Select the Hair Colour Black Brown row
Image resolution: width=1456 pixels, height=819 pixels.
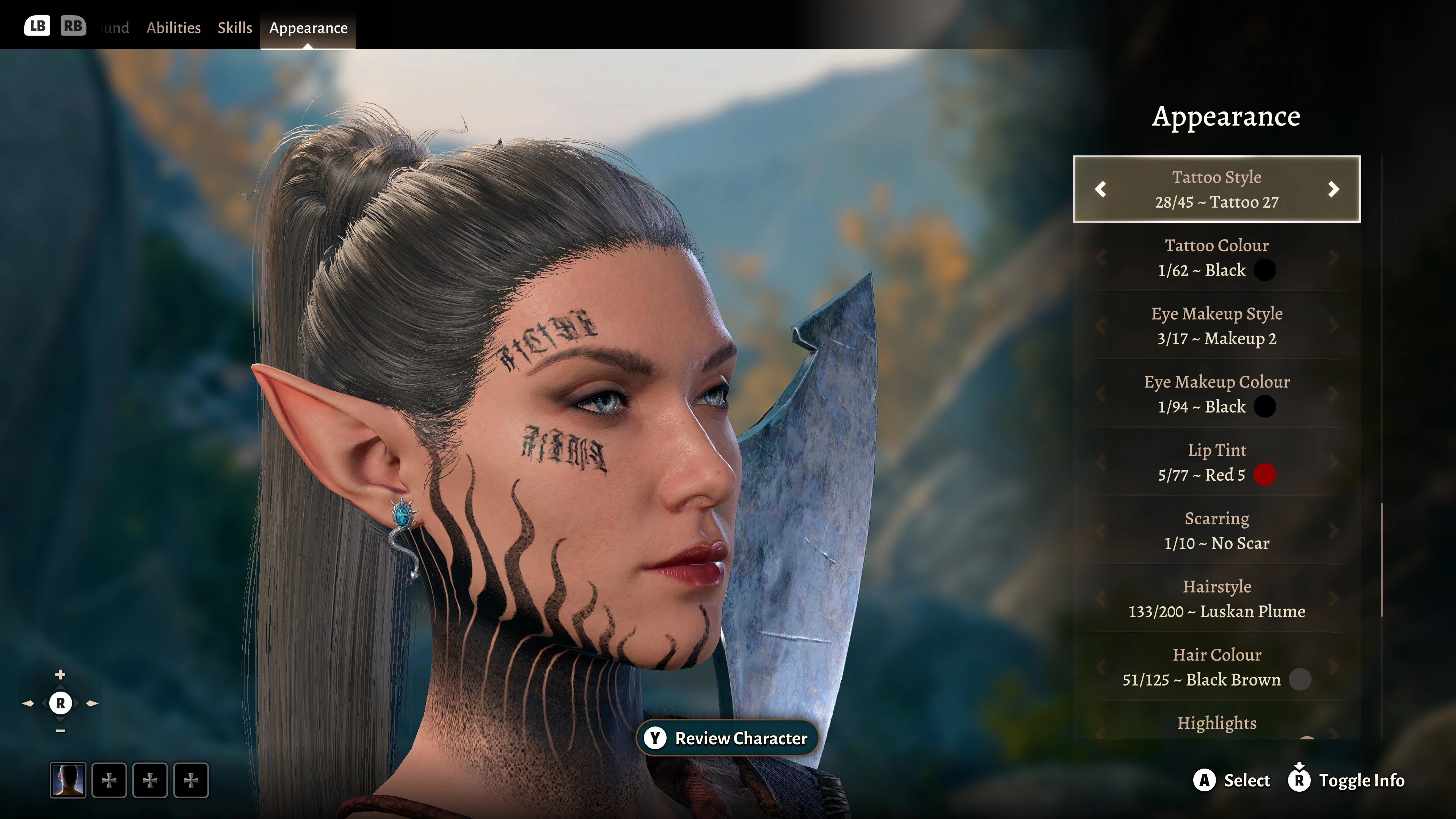coord(1216,667)
